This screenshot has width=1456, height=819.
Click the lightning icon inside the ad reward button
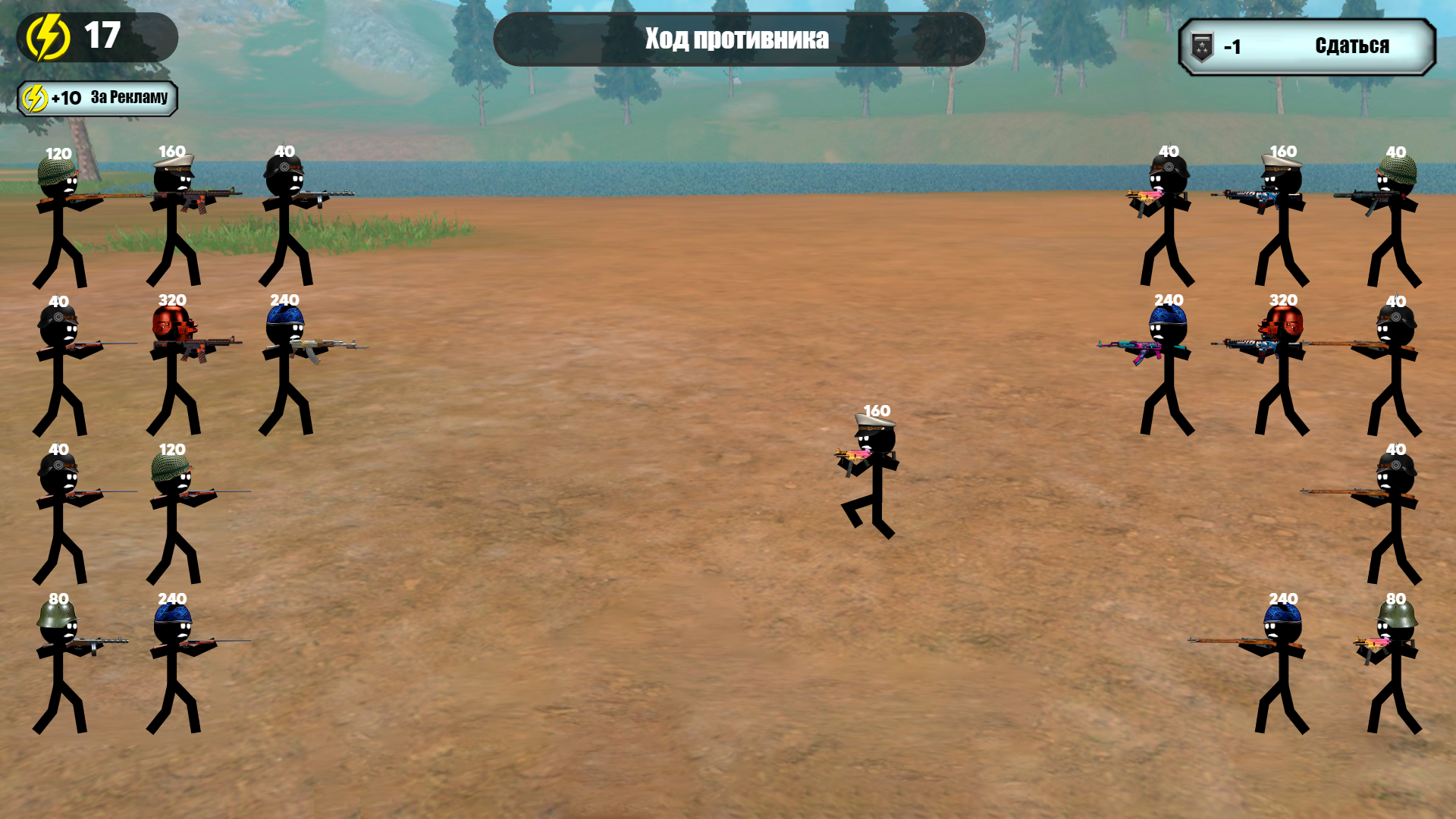(x=33, y=97)
